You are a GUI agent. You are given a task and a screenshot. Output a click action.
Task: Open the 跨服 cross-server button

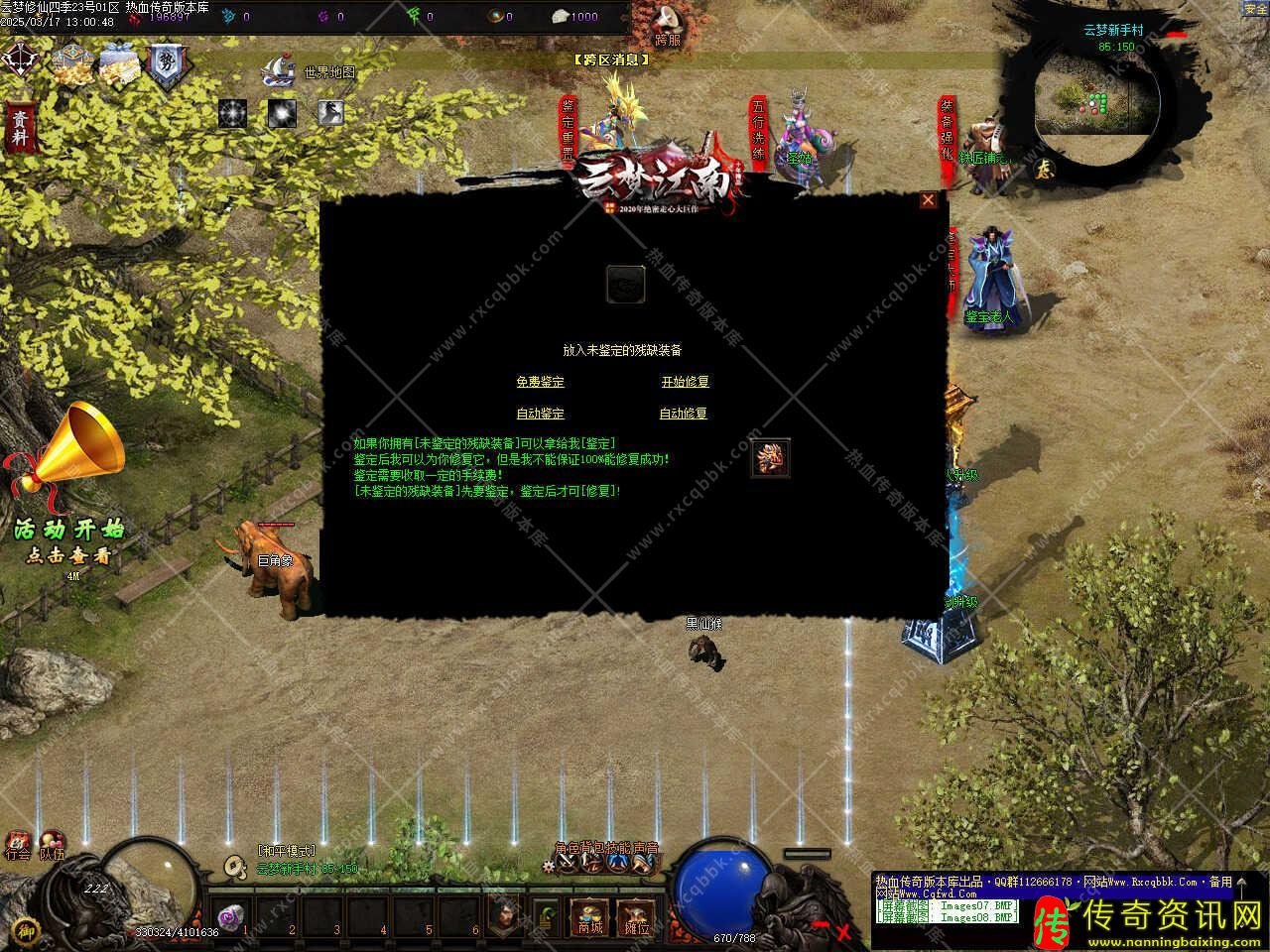(668, 25)
